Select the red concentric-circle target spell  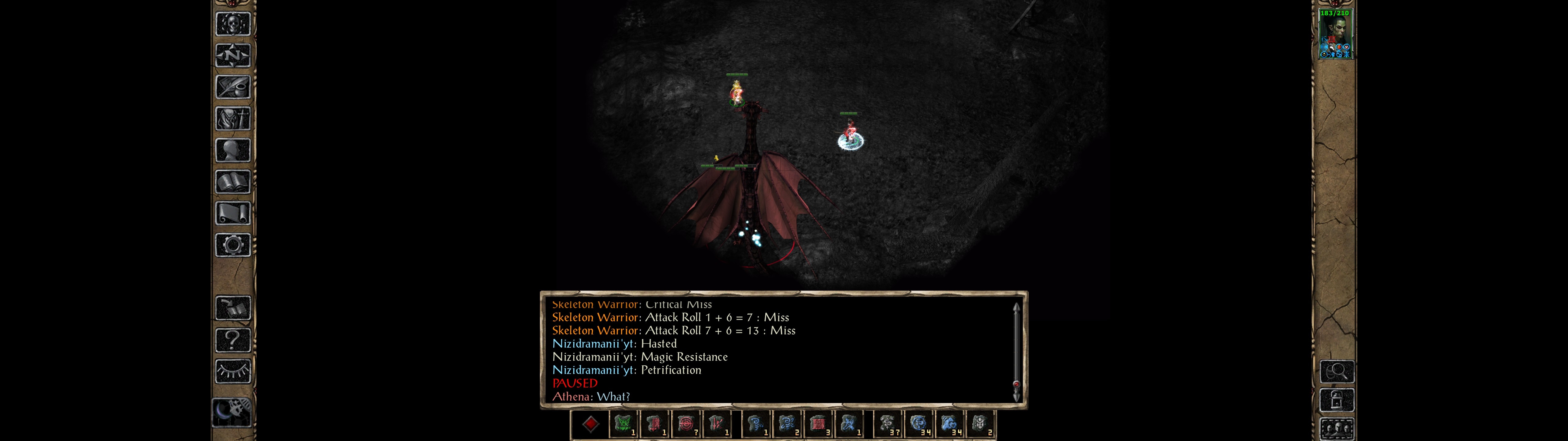[686, 424]
